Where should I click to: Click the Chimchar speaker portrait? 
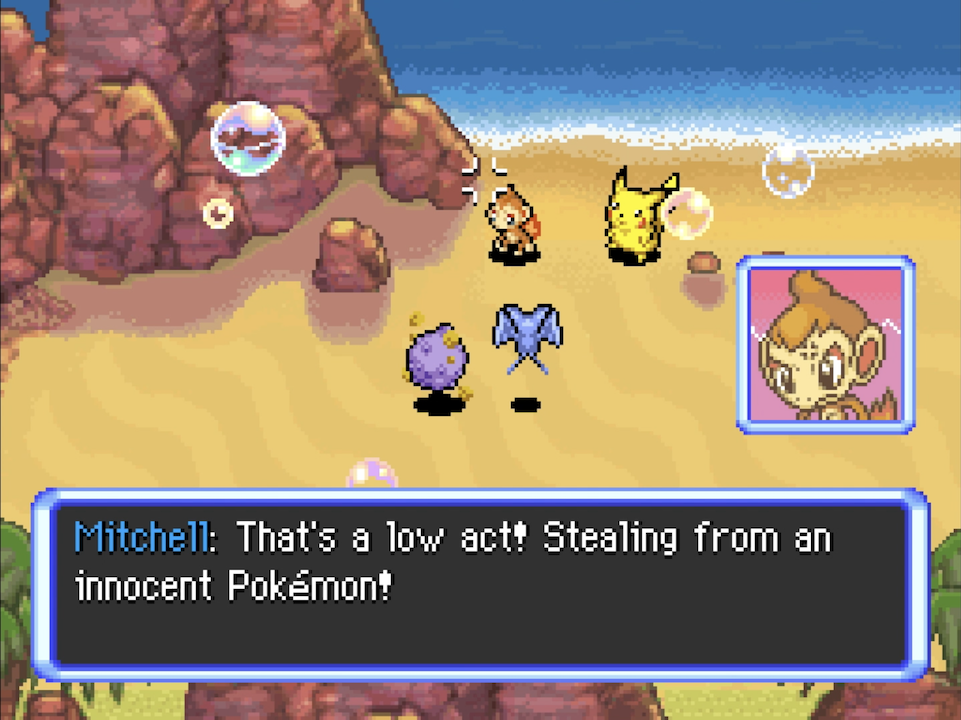pyautogui.click(x=825, y=344)
